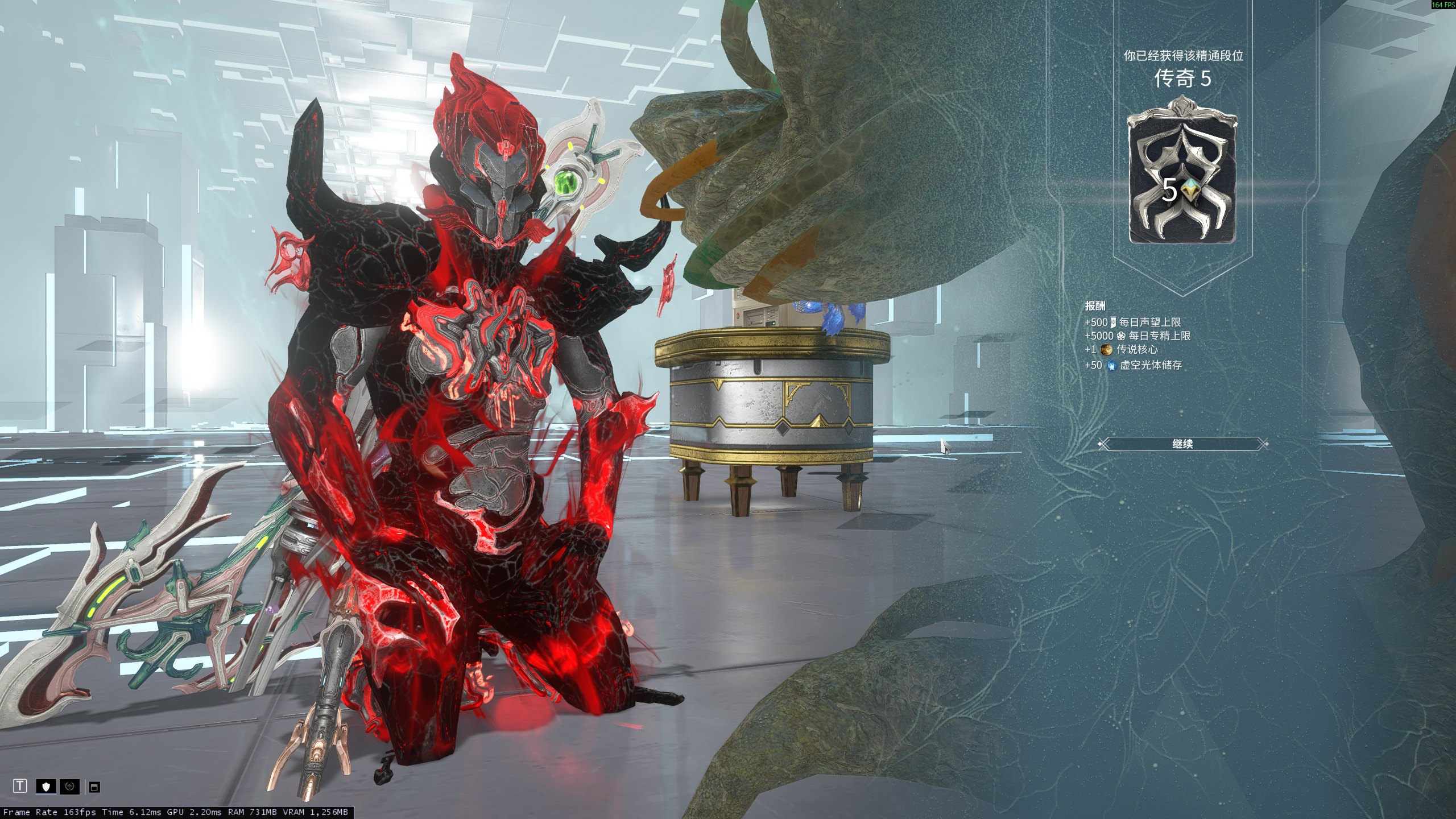Click the small window icon beside chat tabs
Viewport: 1456px width, 819px height.
coord(95,787)
